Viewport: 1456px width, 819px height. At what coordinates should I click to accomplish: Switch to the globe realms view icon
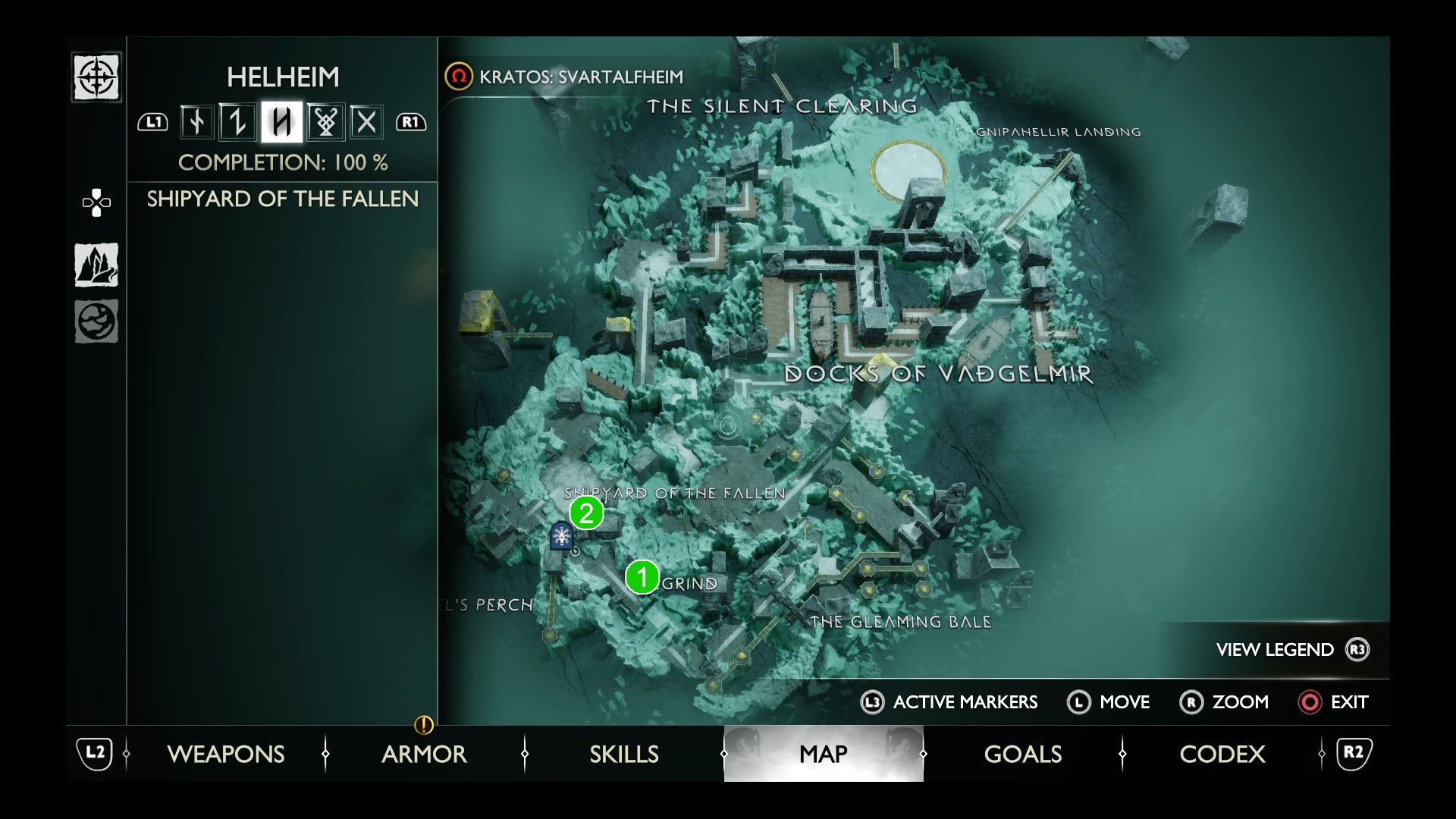point(96,322)
